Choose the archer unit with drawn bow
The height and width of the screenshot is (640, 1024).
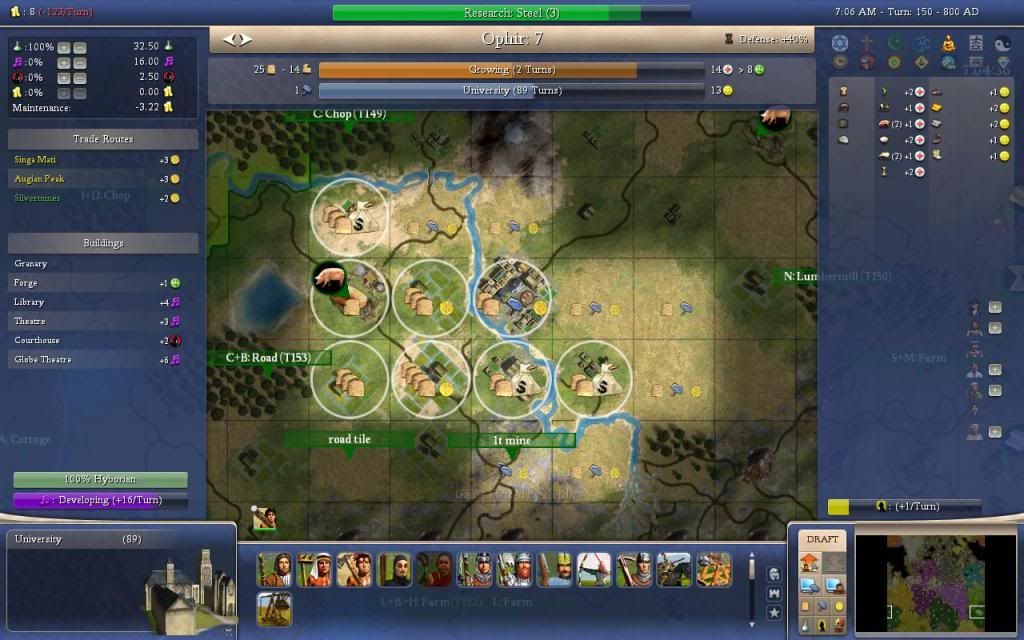click(x=594, y=569)
